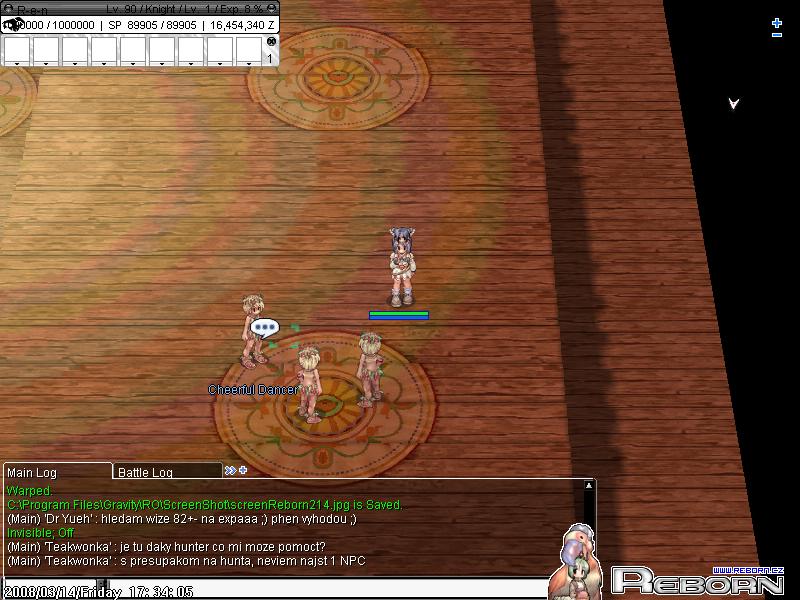Click the round hotbar button above page 1
Viewport: 800px width, 600px height.
pyautogui.click(x=271, y=41)
